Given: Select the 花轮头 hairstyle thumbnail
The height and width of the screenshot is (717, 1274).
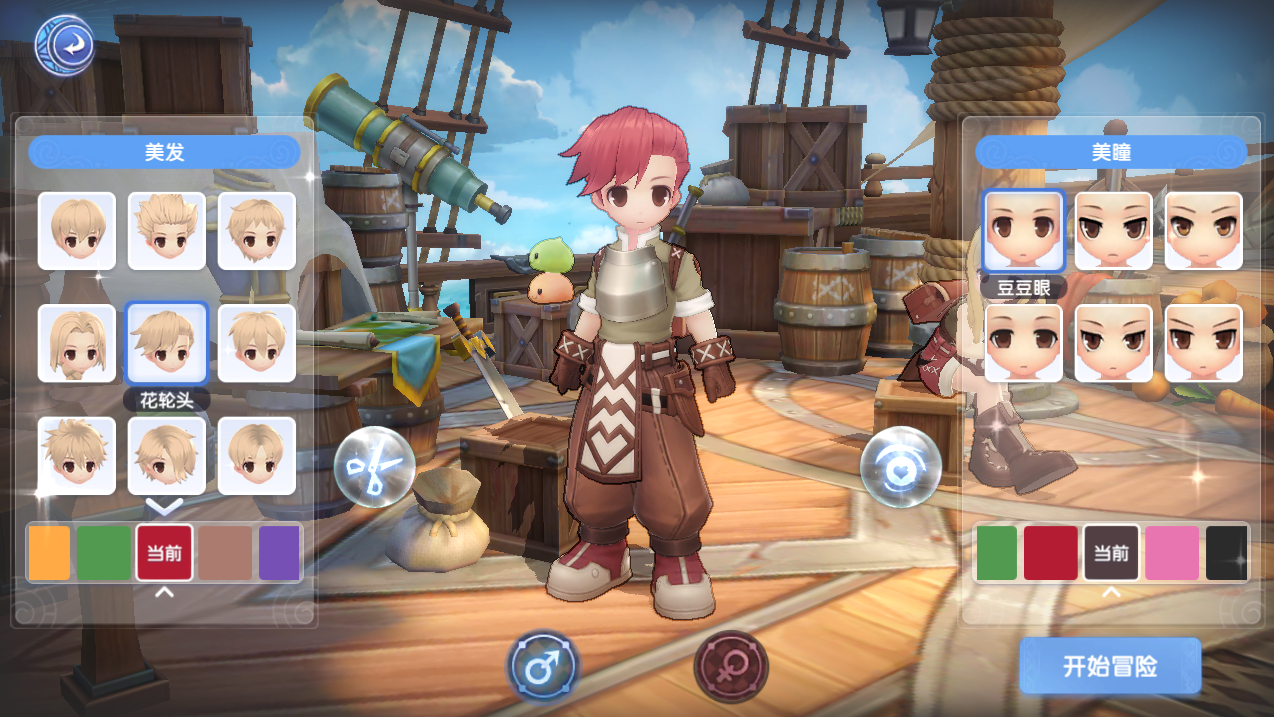Looking at the screenshot, I should (167, 343).
